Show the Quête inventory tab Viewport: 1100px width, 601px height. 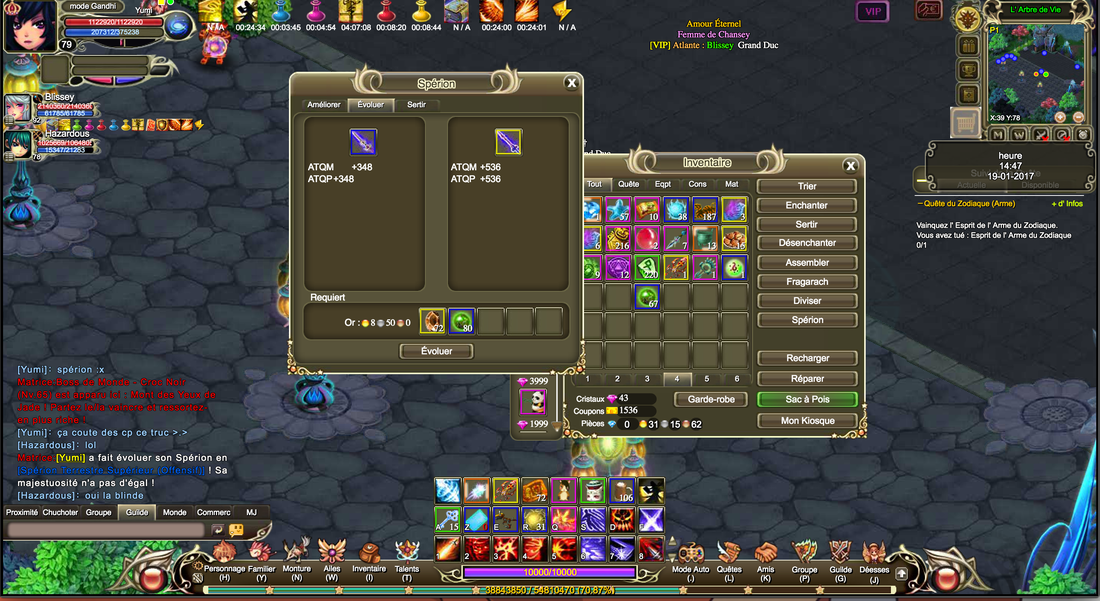tap(628, 184)
